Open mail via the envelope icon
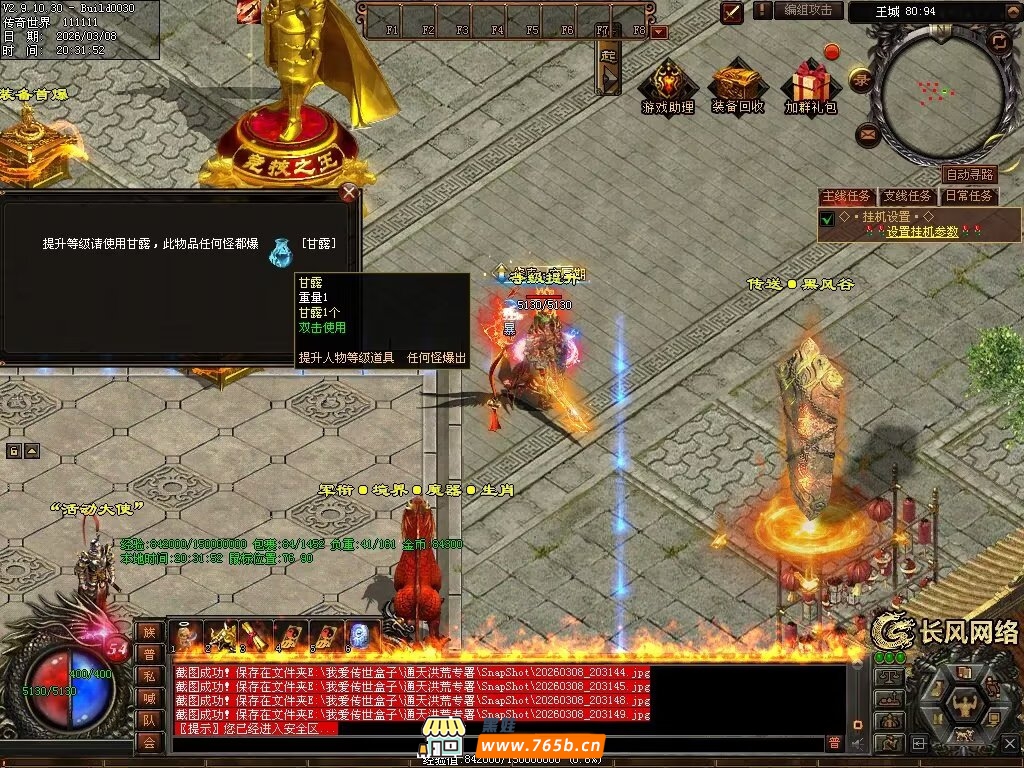1024x768 pixels. coord(867,133)
